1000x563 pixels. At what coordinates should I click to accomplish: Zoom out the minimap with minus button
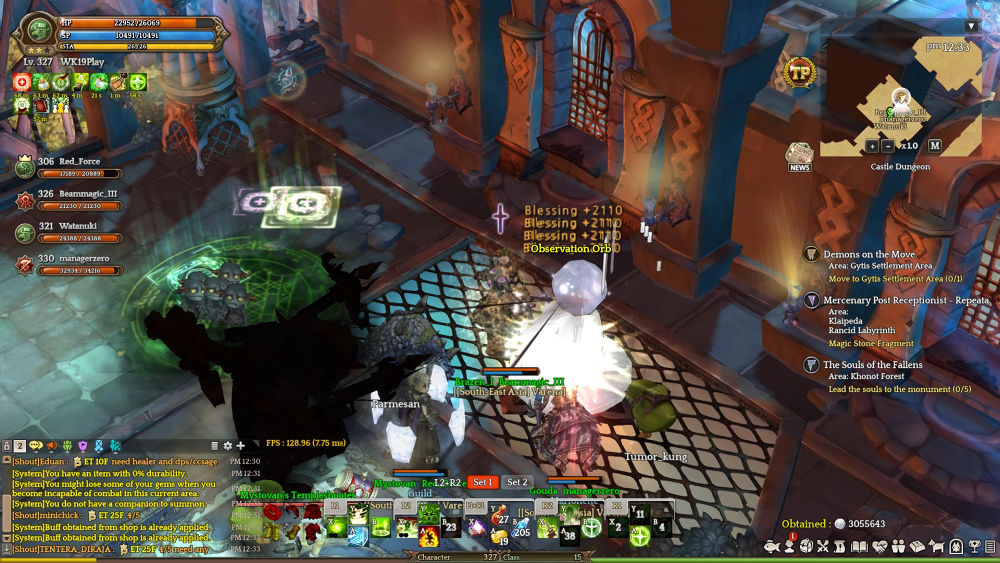coord(888,146)
